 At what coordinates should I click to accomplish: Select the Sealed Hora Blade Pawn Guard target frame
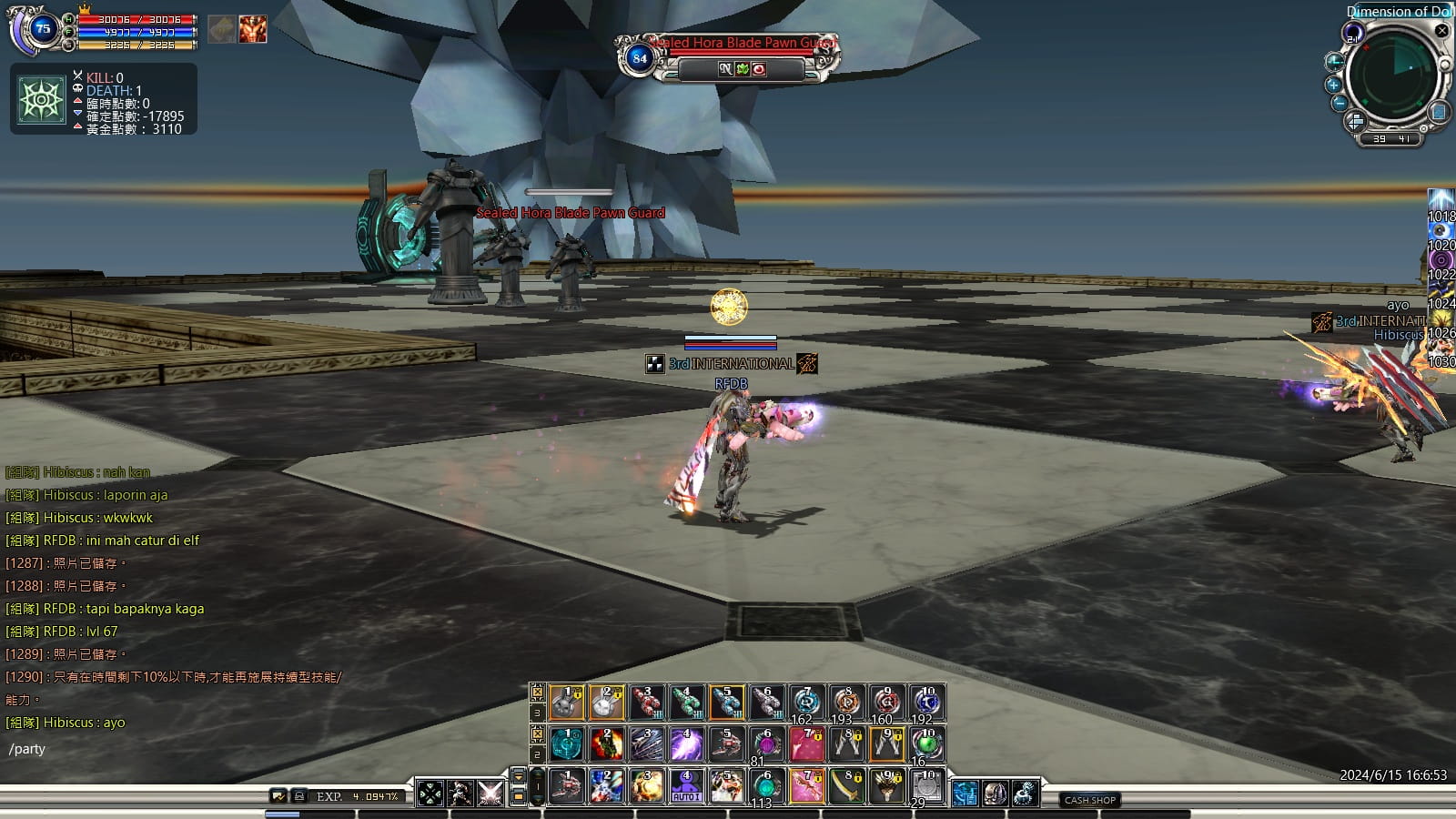point(728,56)
